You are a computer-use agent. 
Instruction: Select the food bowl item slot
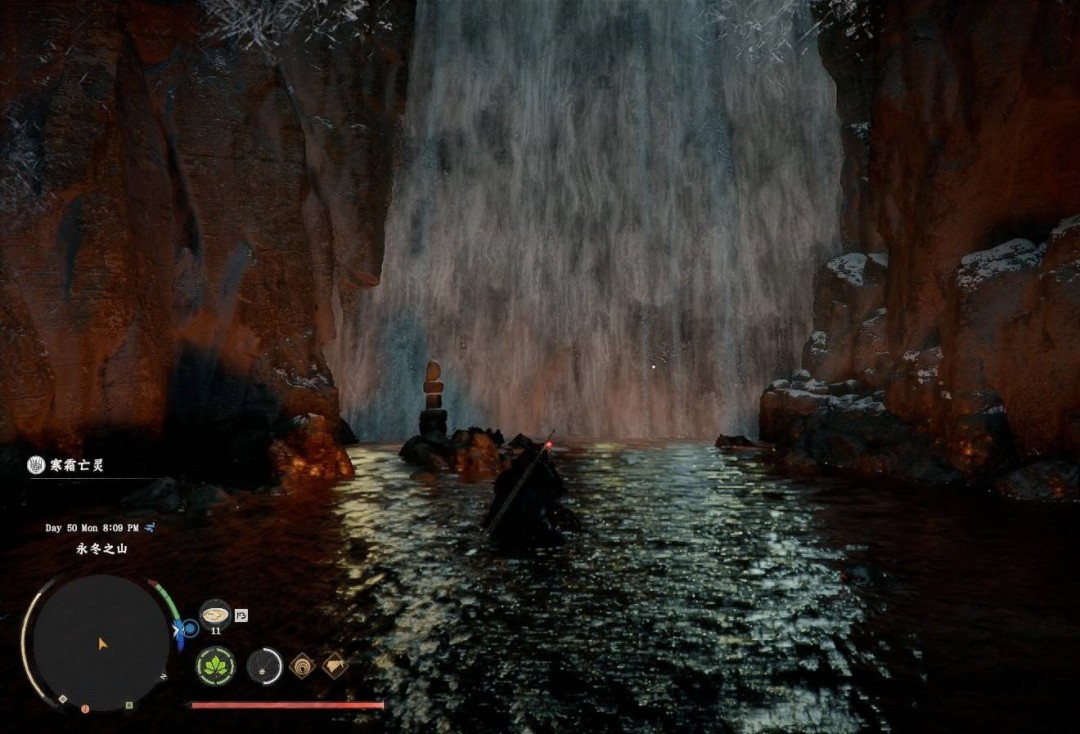[215, 614]
